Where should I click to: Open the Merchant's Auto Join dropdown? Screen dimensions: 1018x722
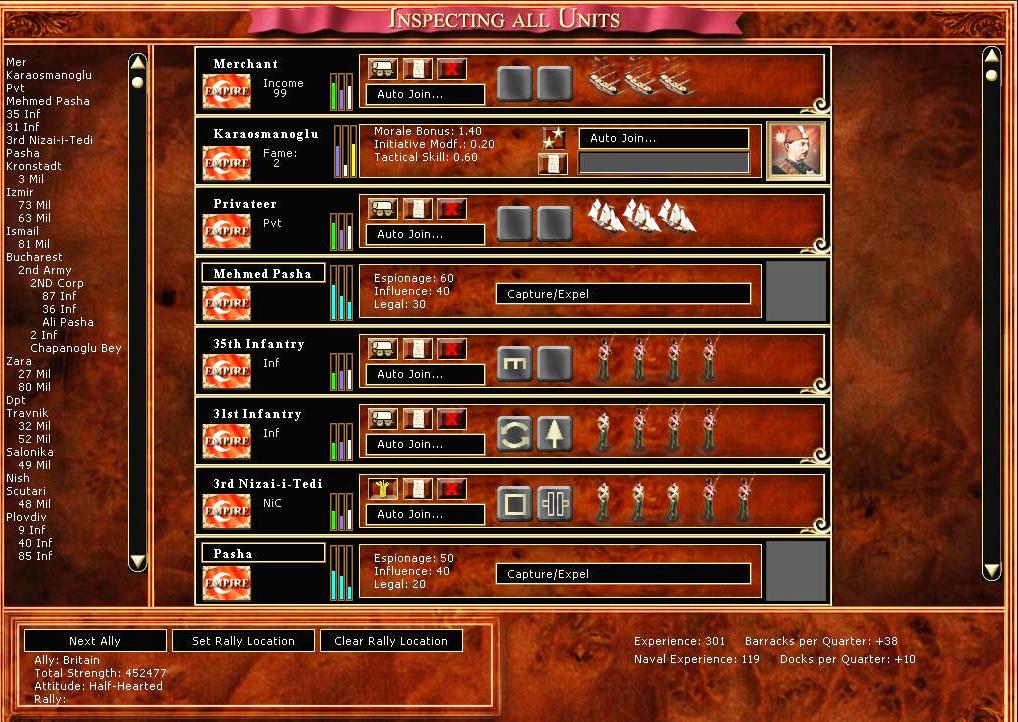425,94
